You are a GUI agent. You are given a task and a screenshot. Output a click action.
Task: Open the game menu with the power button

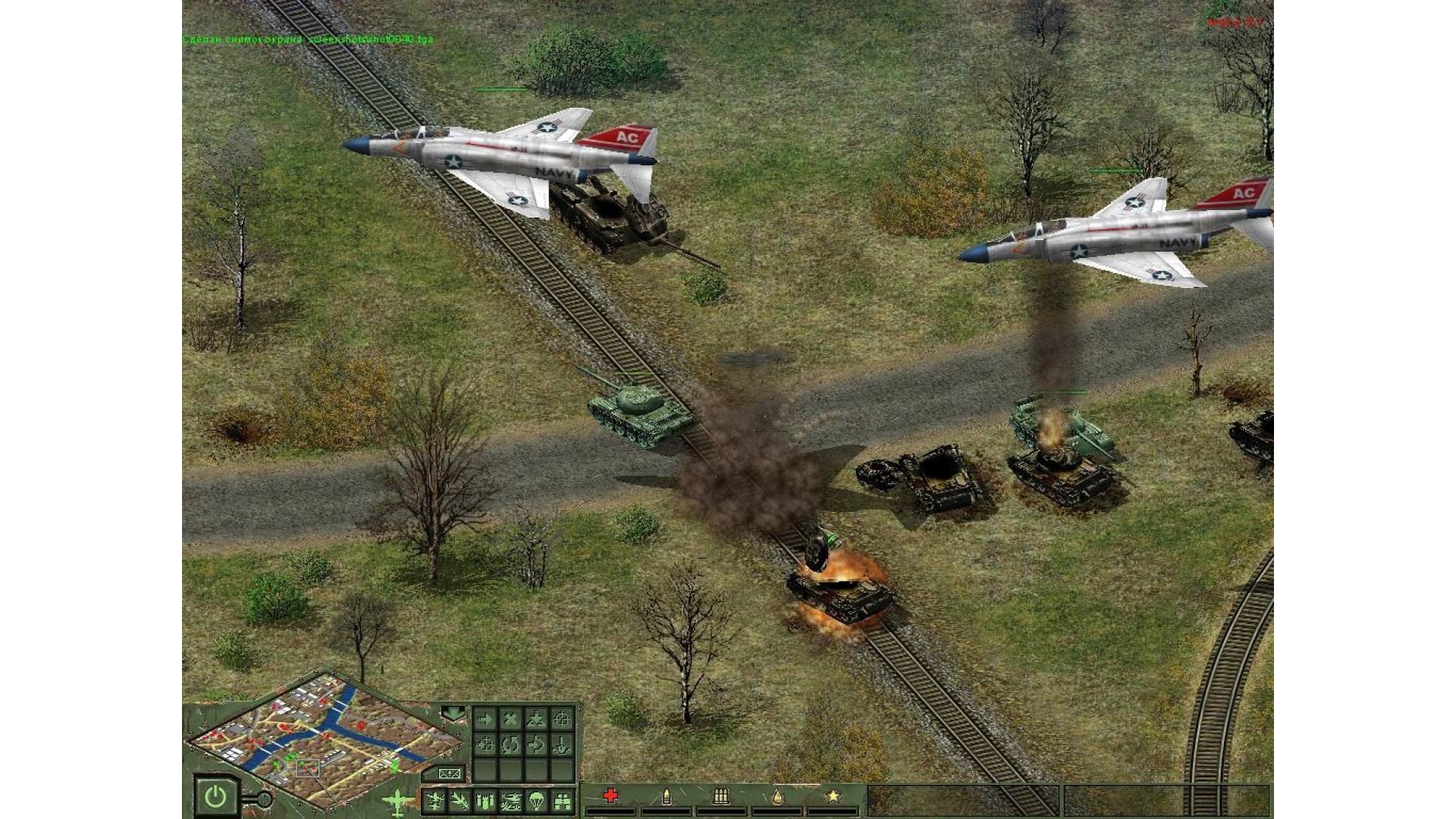pyautogui.click(x=215, y=795)
